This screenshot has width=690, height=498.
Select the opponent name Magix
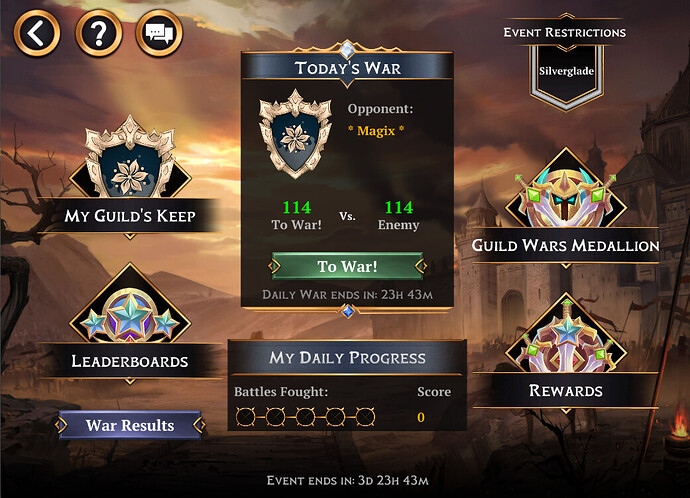pos(375,131)
